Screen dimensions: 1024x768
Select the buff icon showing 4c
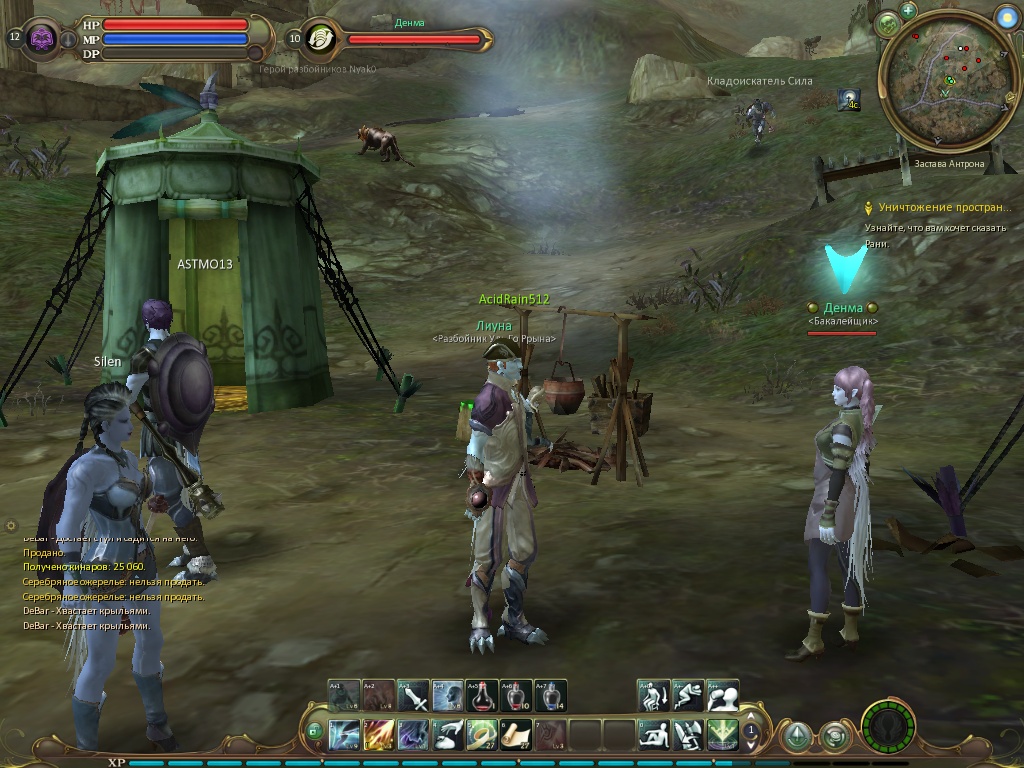click(851, 99)
